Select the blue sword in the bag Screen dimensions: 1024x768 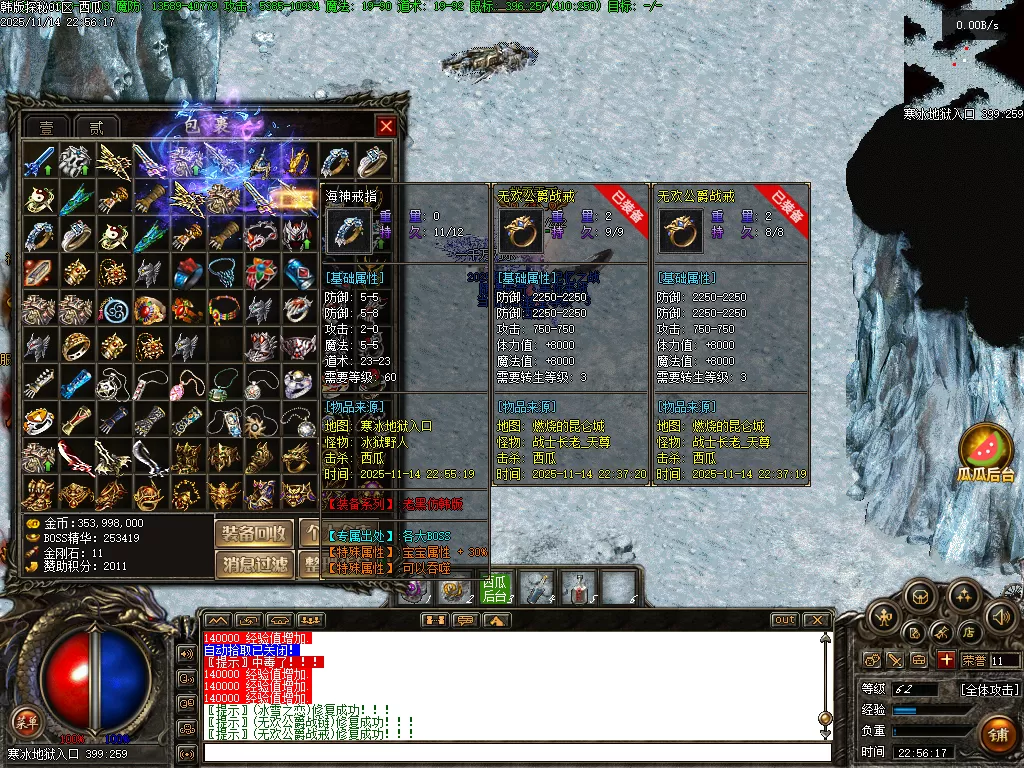40,161
